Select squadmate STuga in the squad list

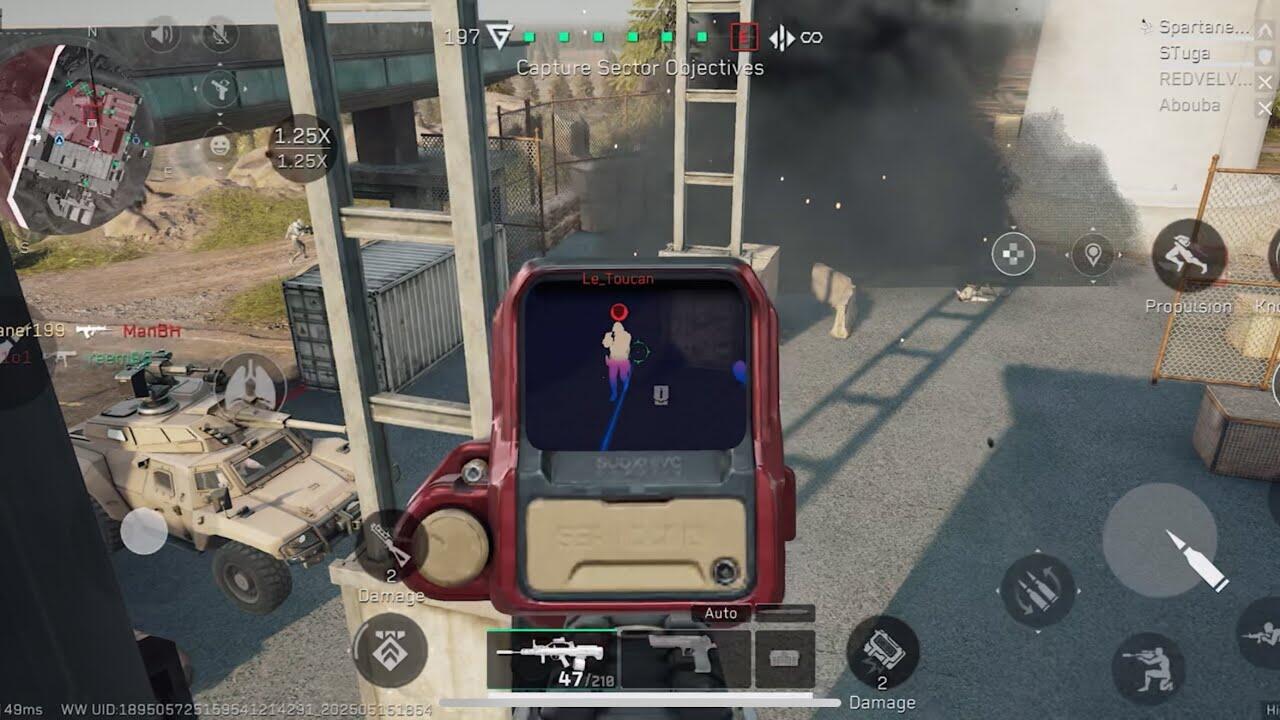point(1184,53)
